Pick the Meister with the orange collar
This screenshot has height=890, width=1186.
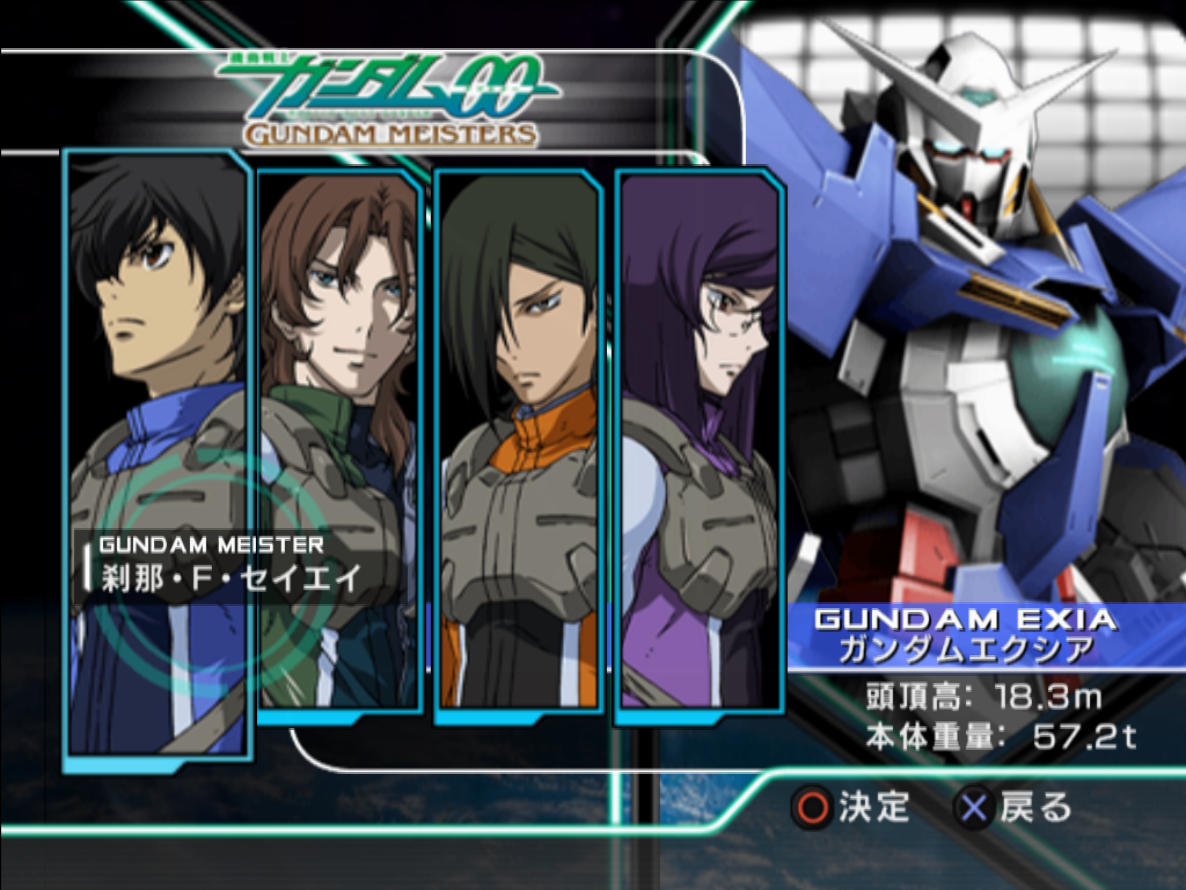519,430
